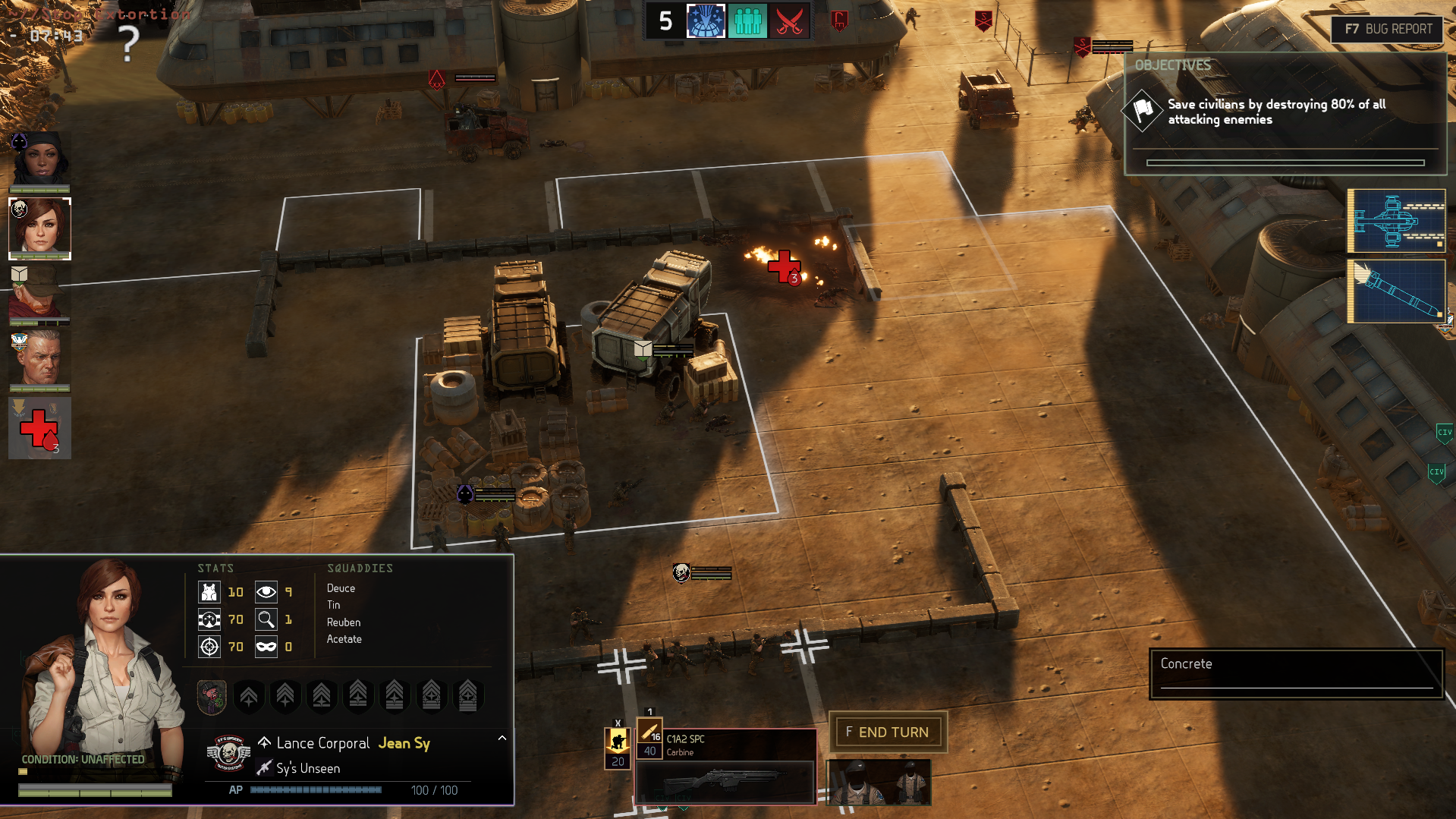Image resolution: width=1456 pixels, height=819 pixels.
Task: Click the carbine ammo bullet icon
Action: click(649, 732)
